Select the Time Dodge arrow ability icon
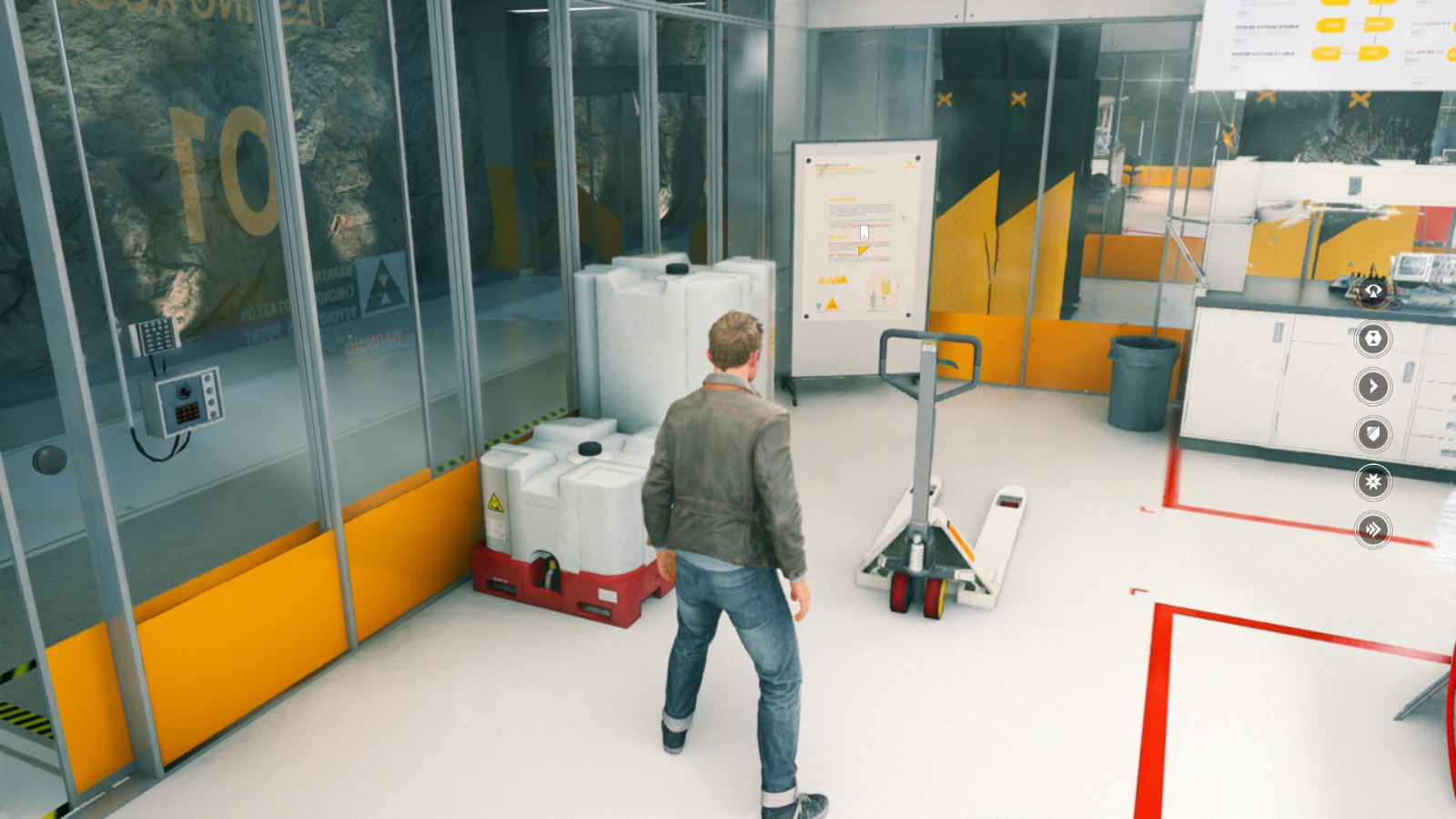 tap(1373, 389)
